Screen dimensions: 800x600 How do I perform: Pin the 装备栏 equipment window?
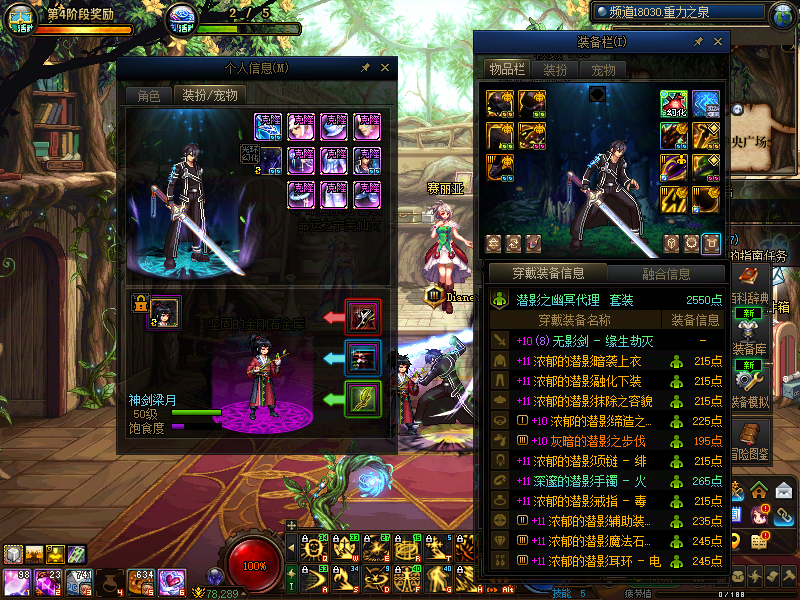tap(699, 42)
